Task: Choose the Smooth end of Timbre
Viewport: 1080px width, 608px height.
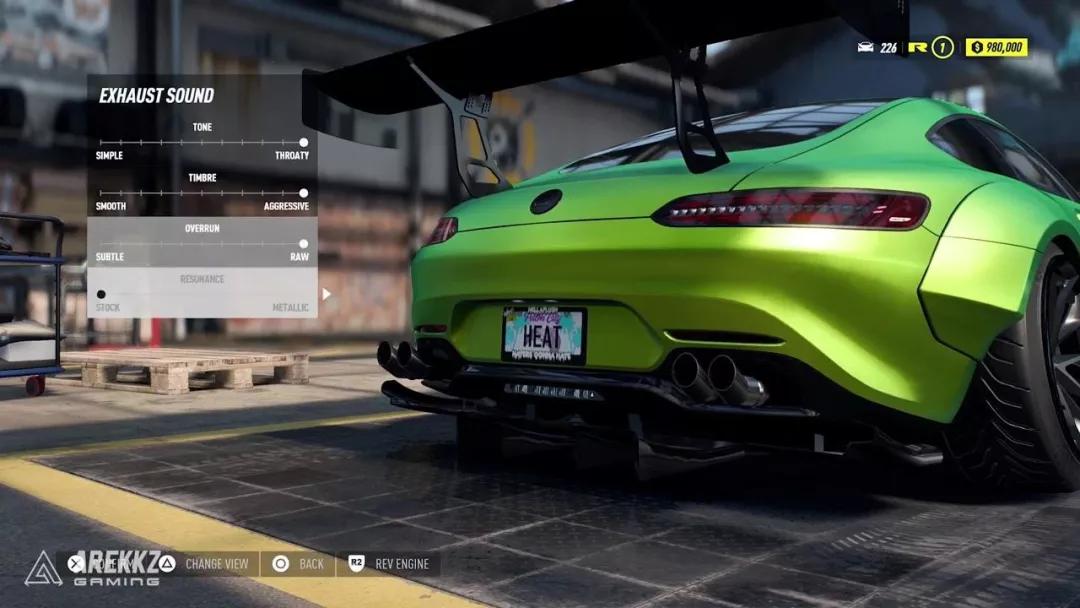Action: (x=111, y=206)
